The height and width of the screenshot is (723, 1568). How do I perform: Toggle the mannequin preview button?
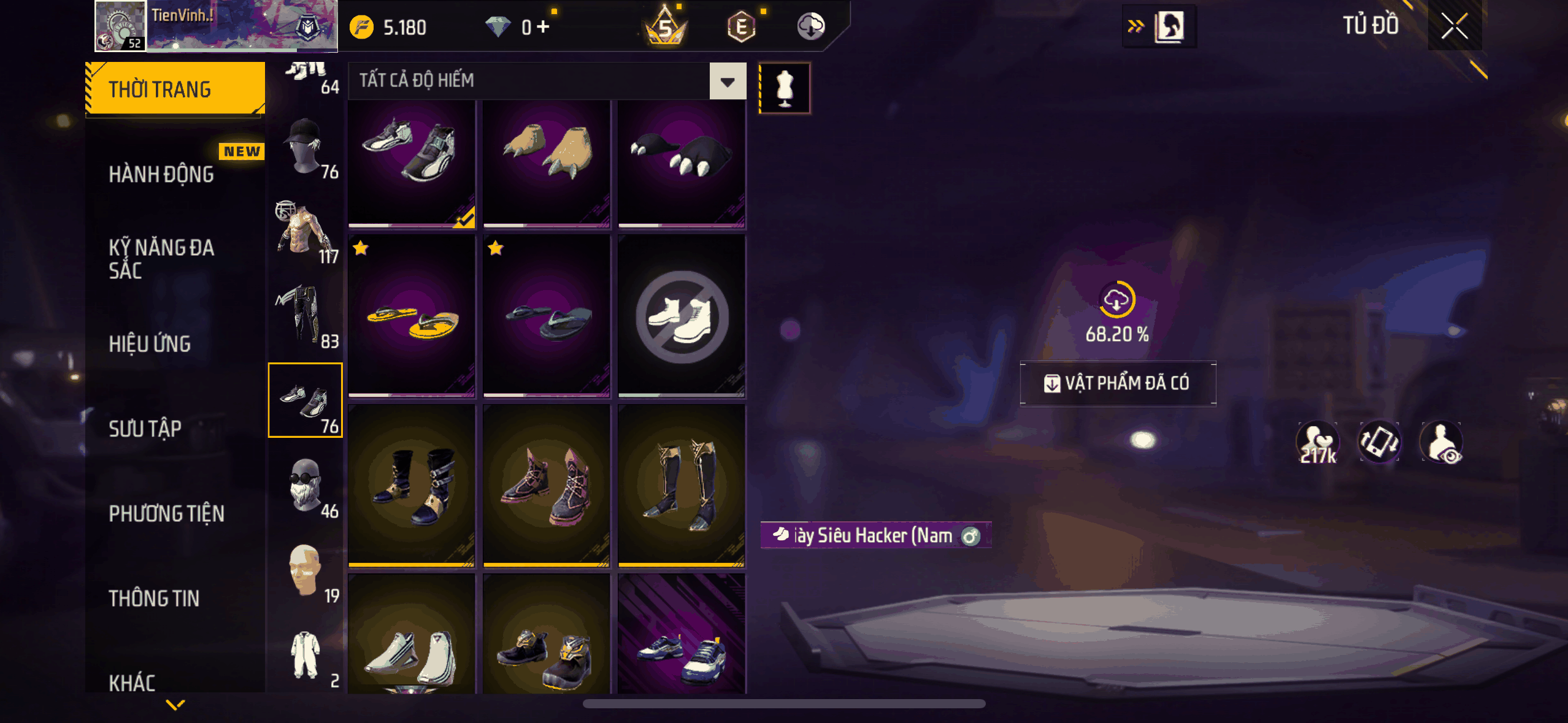pos(785,88)
